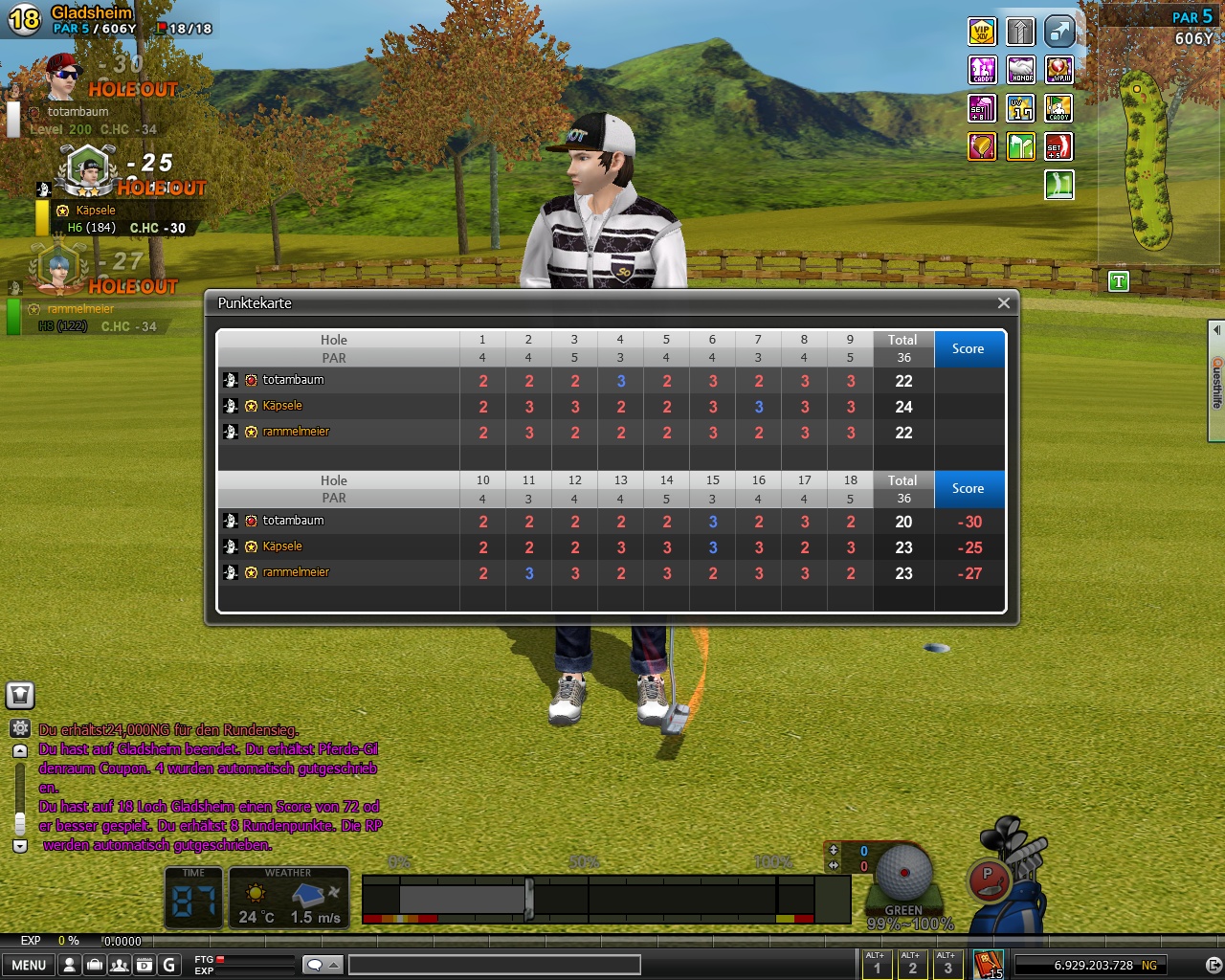
Task: Click the G guild button
Action: tap(168, 965)
